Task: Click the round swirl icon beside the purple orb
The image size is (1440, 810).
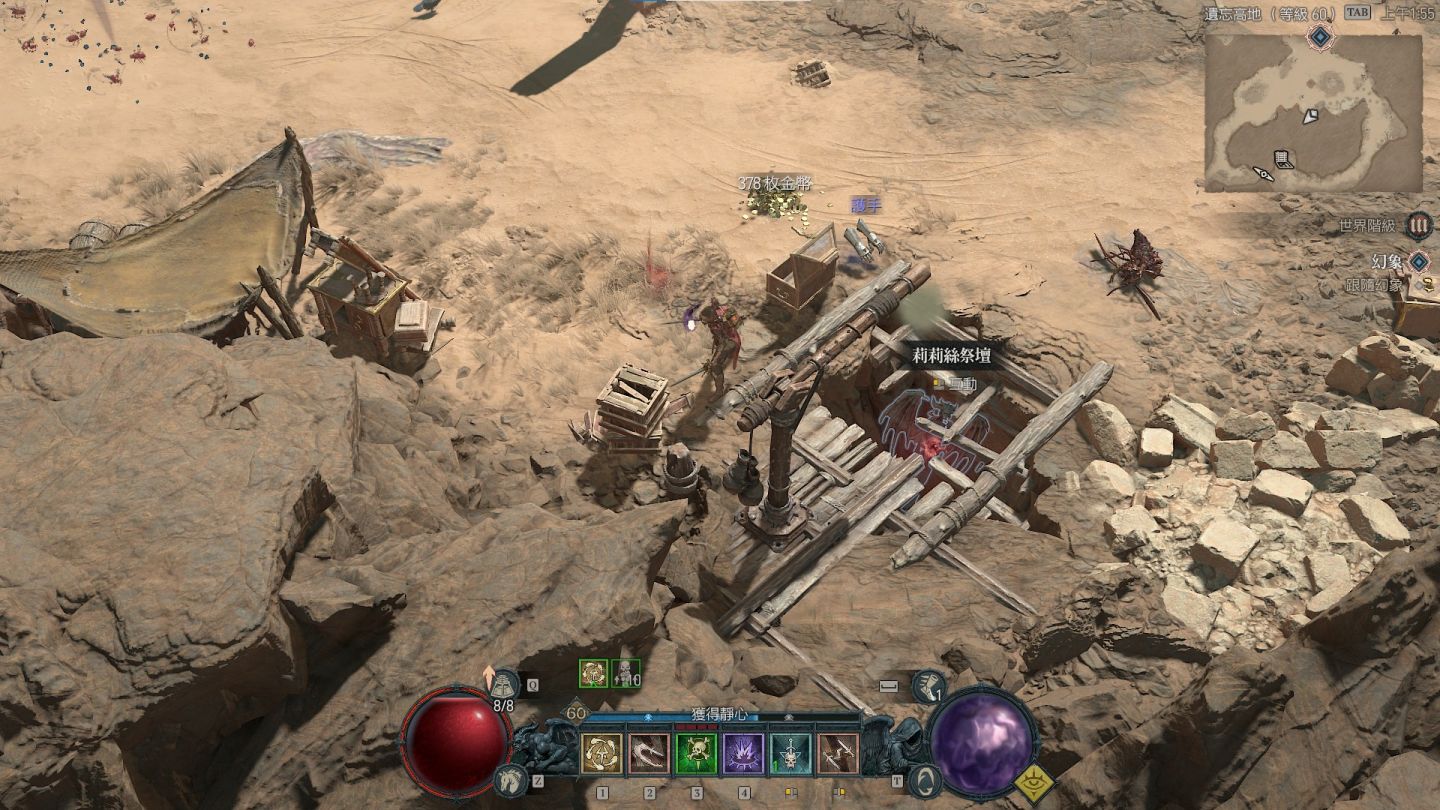Action: click(925, 780)
